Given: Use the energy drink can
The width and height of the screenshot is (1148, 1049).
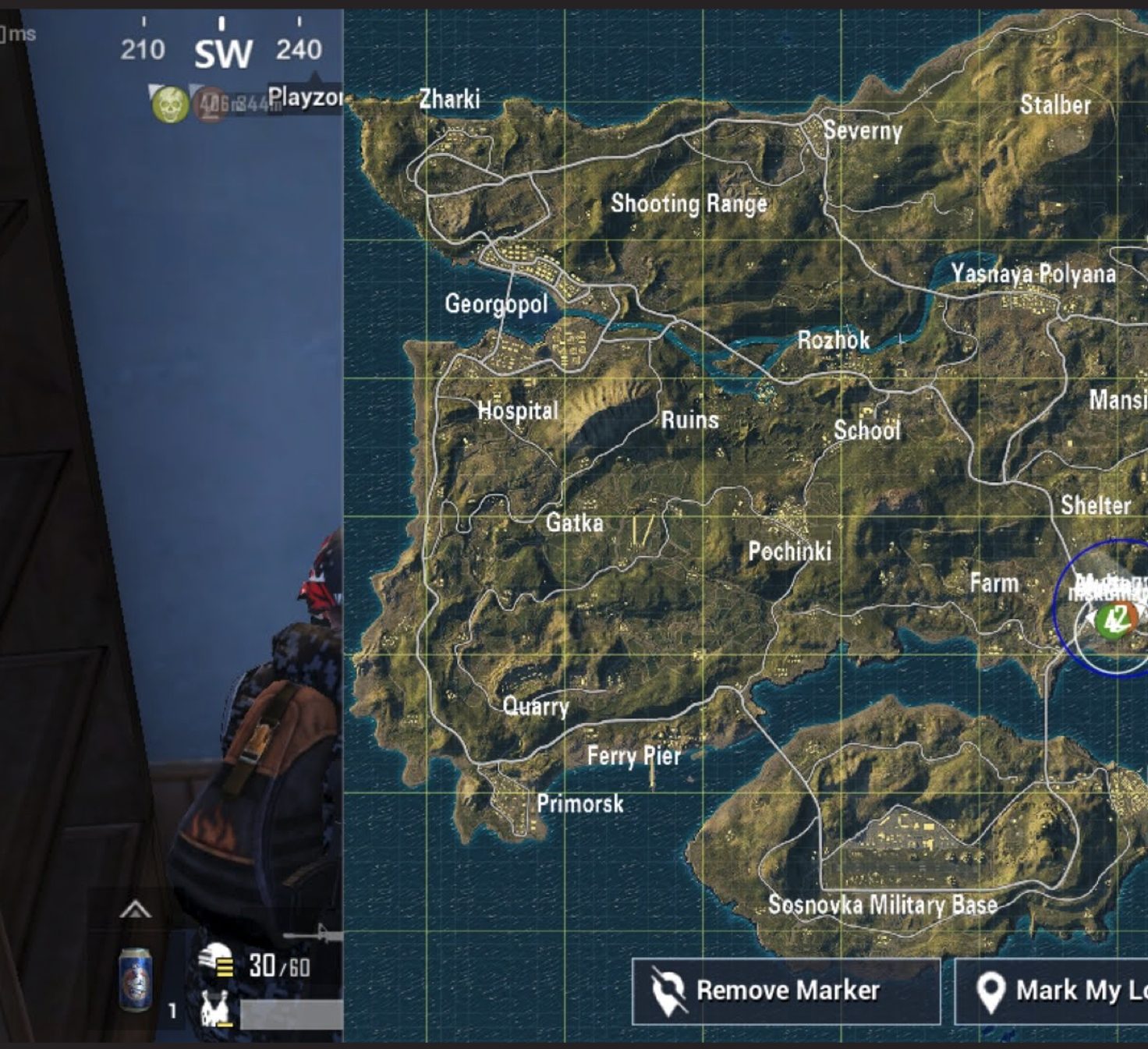Looking at the screenshot, I should pyautogui.click(x=135, y=980).
